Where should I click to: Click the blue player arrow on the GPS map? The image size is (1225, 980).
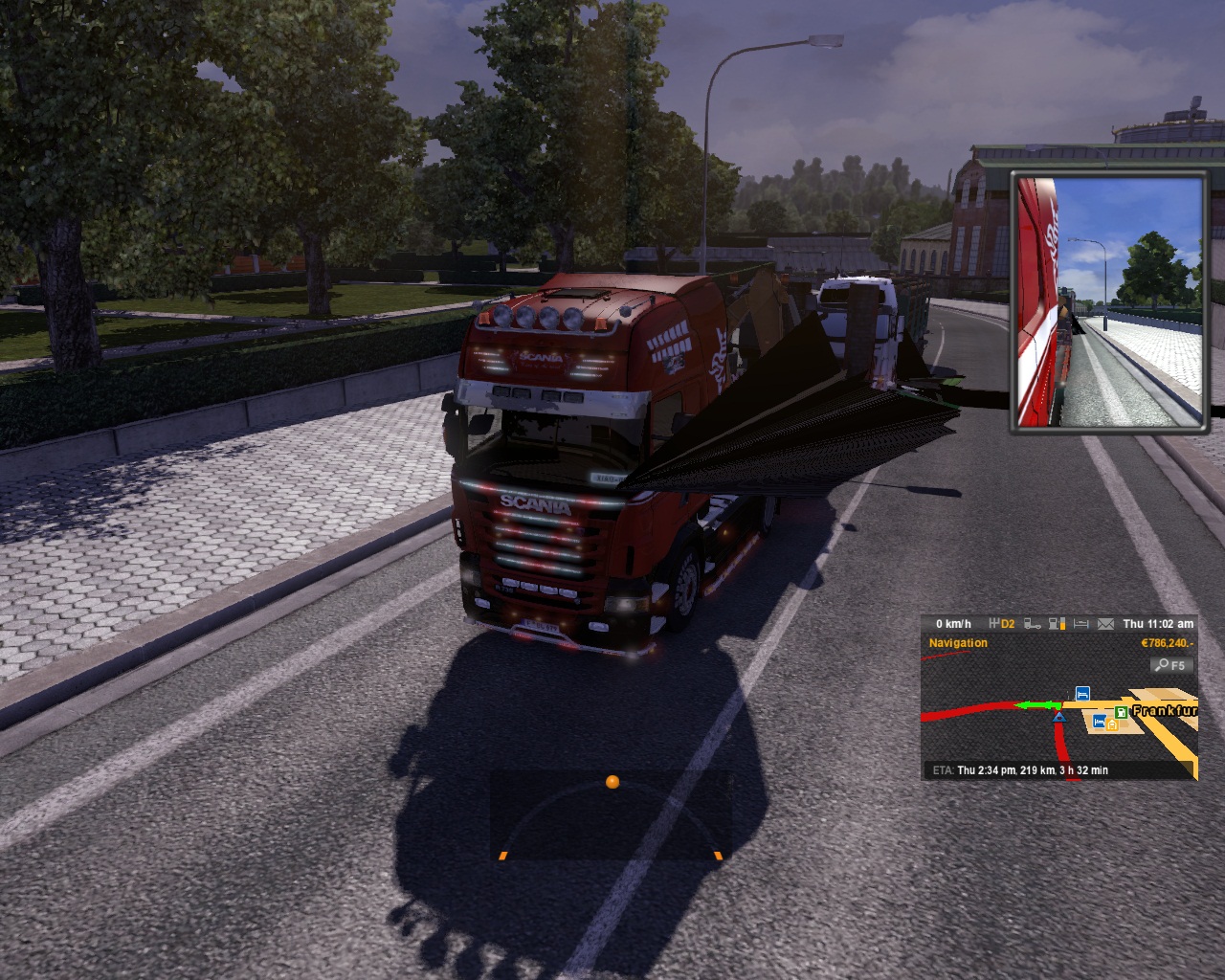pos(1058,716)
